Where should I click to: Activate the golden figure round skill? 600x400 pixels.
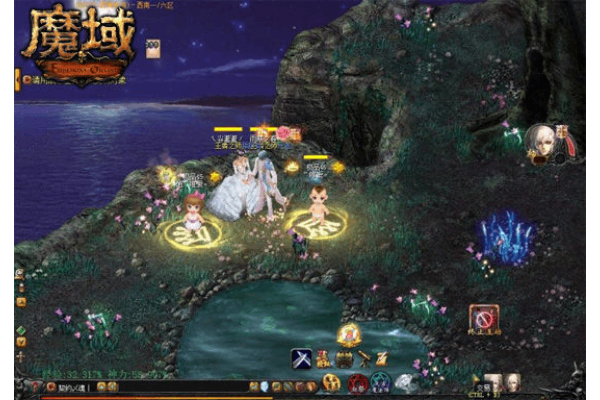tap(331, 382)
